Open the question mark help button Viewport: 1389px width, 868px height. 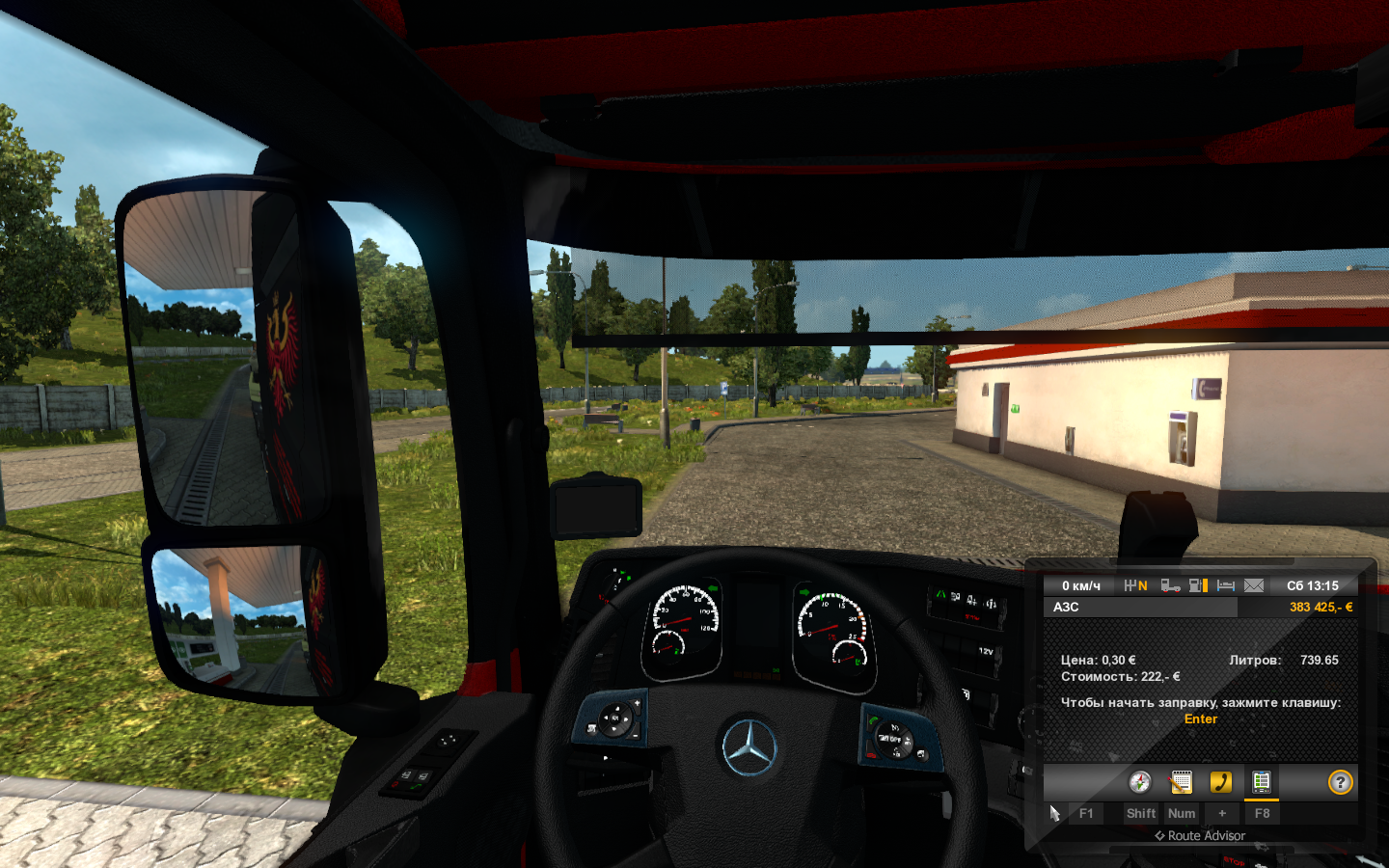(1340, 782)
